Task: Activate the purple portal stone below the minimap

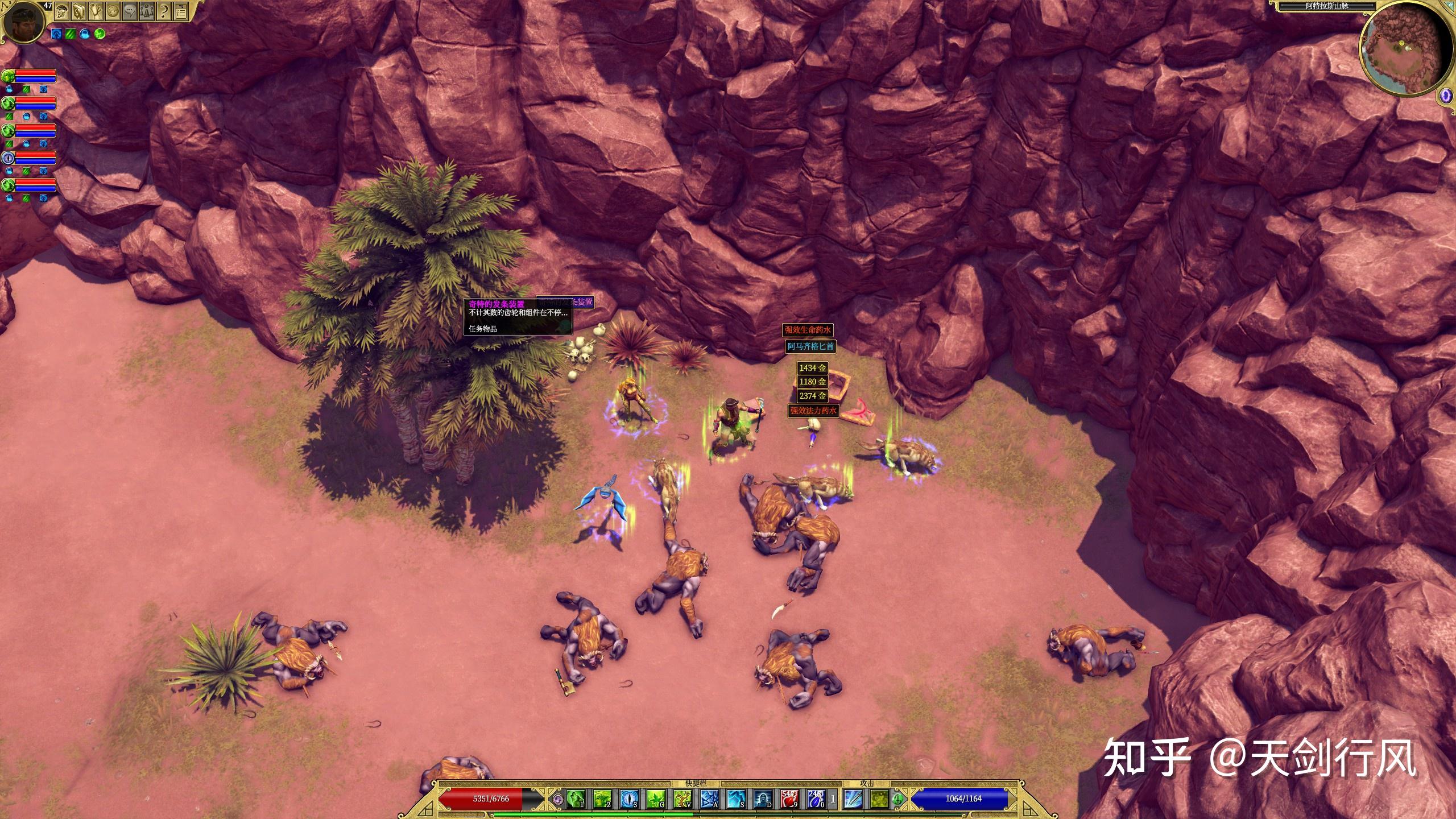Action: [1446, 96]
